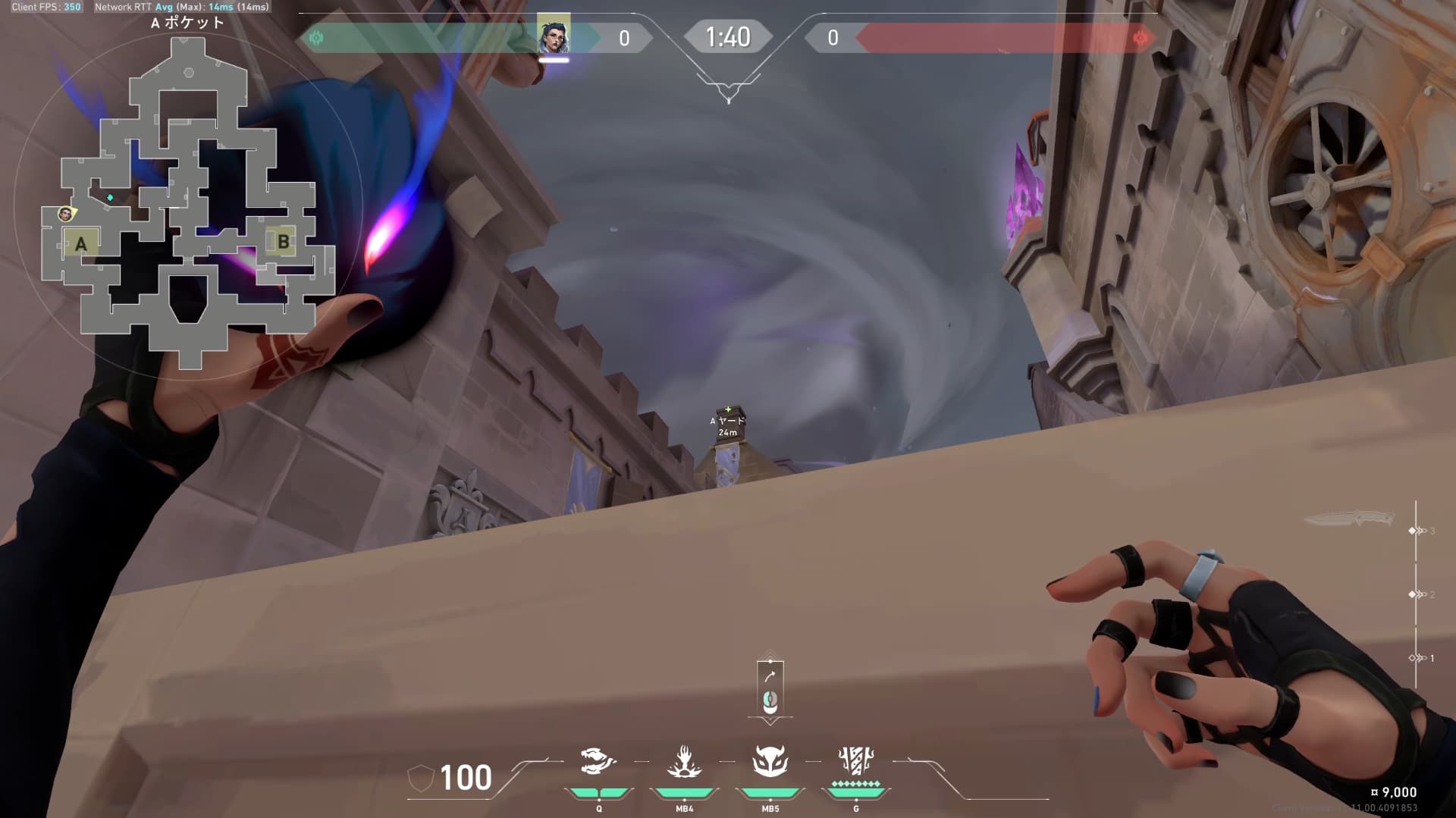The width and height of the screenshot is (1456, 818).
Task: Click the player portrait marker on minimap
Action: 66,215
